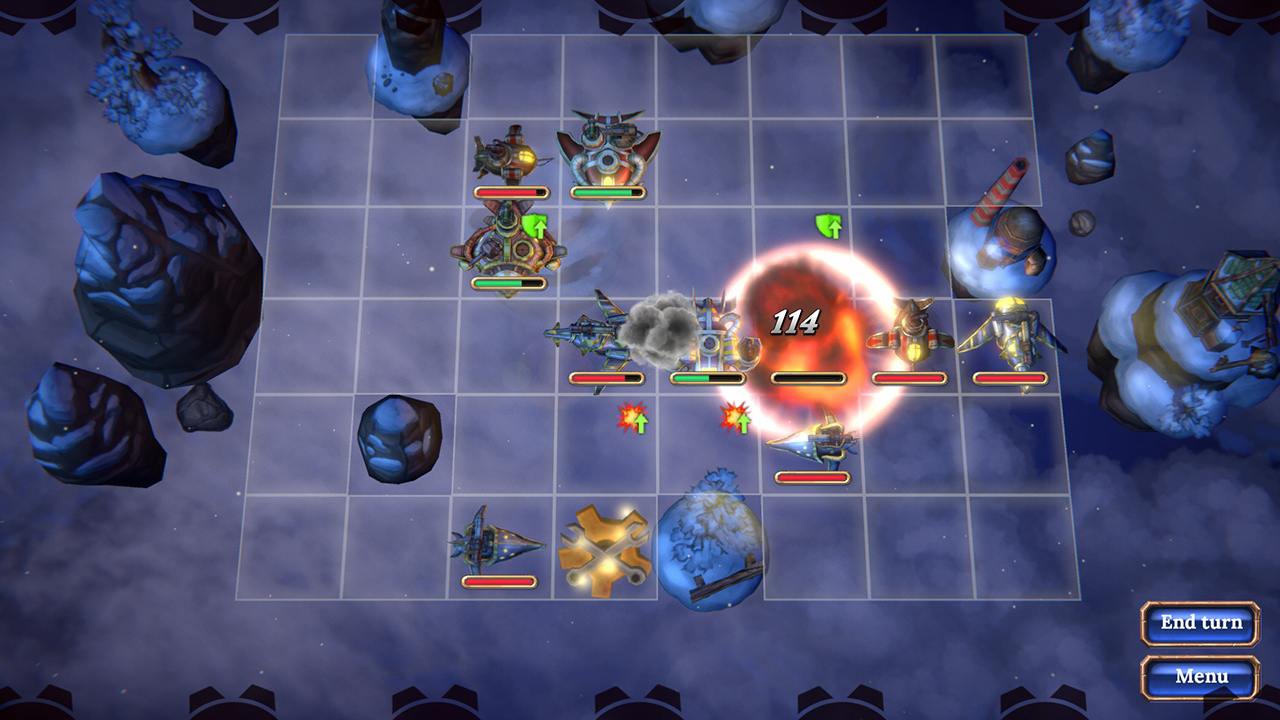This screenshot has height=720, width=1280.
Task: Click the shield buff beside the zeppelin
Action: (x=533, y=225)
